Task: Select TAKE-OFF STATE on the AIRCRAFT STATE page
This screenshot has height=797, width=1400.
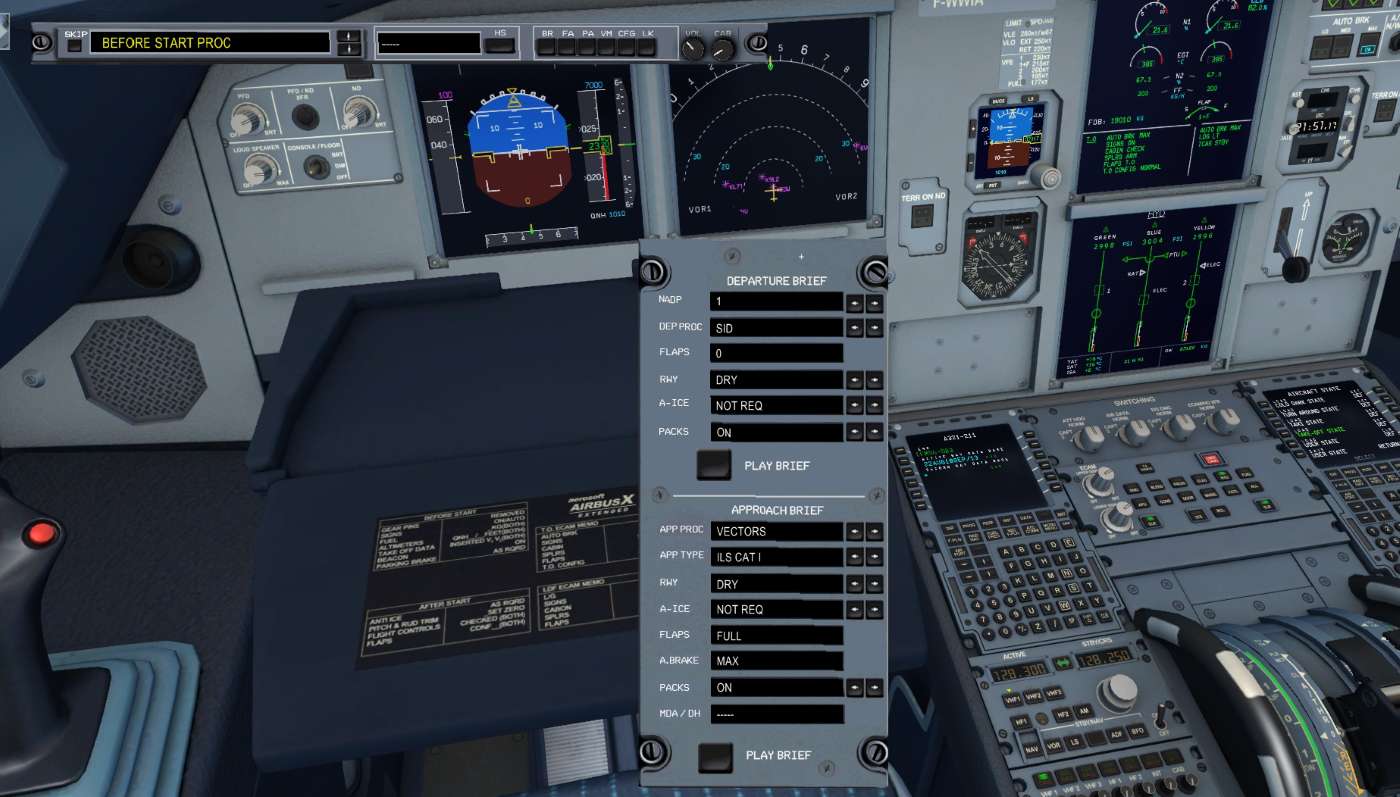Action: tap(1285, 432)
